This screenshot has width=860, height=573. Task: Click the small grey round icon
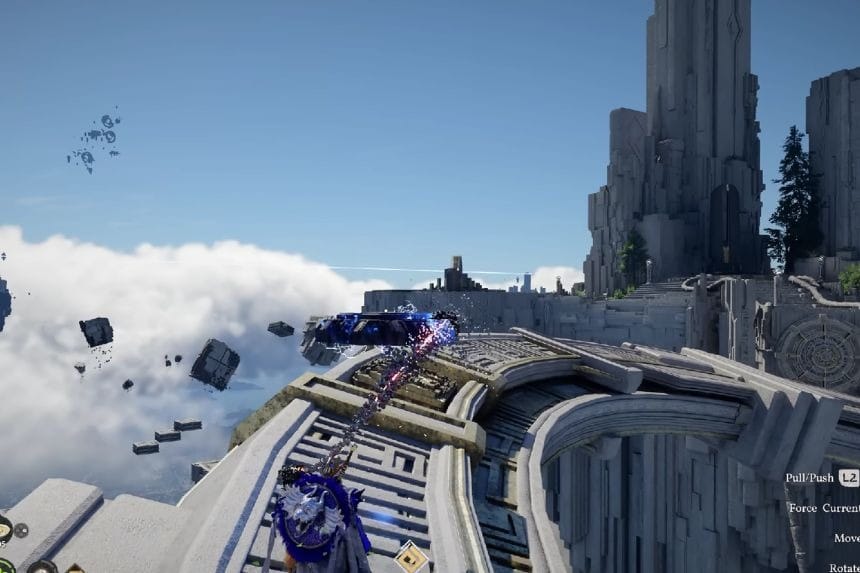click(x=21, y=530)
